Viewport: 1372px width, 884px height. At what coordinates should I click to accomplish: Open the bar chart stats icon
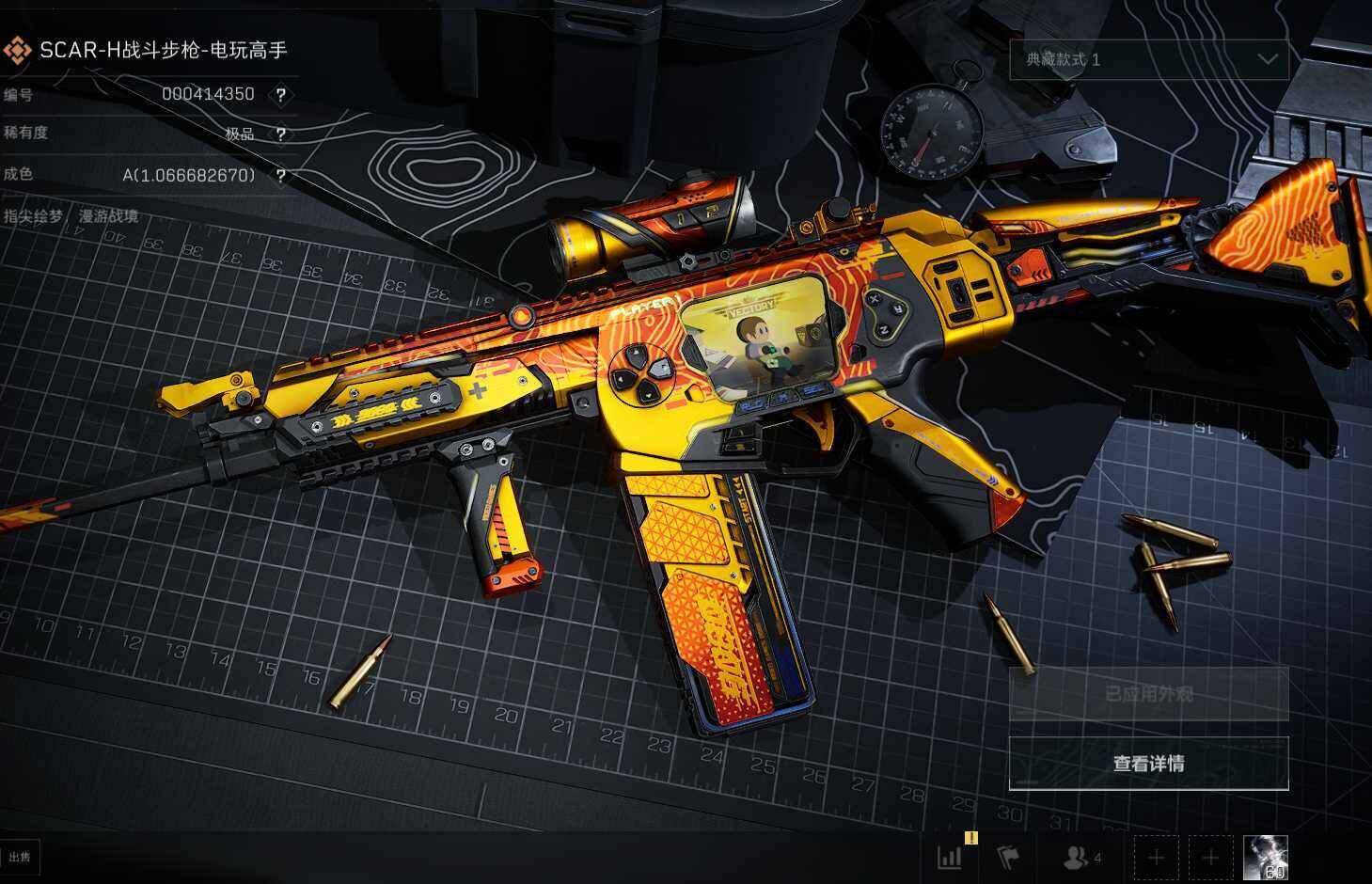point(951,858)
